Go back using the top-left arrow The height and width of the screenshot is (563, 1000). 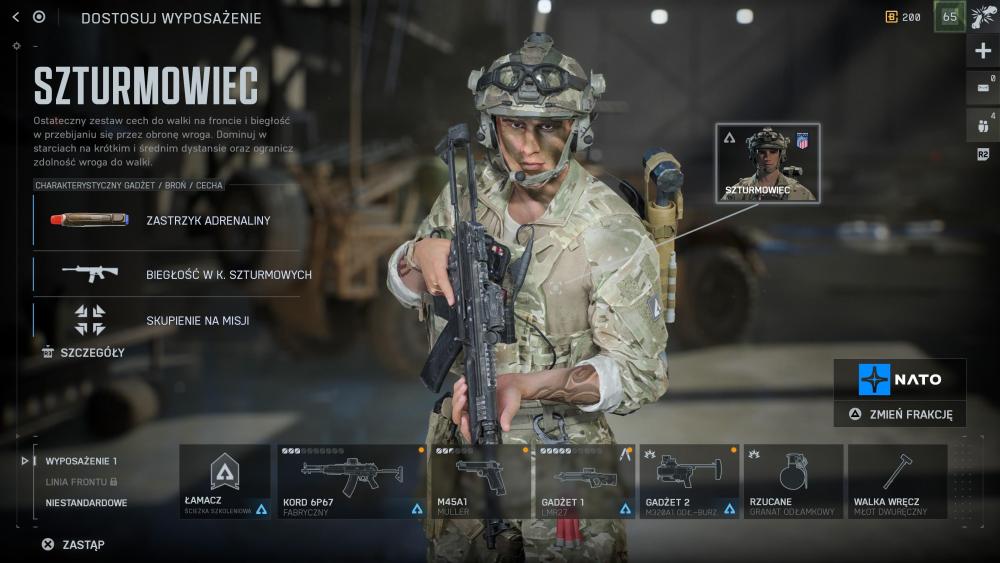click(x=15, y=17)
